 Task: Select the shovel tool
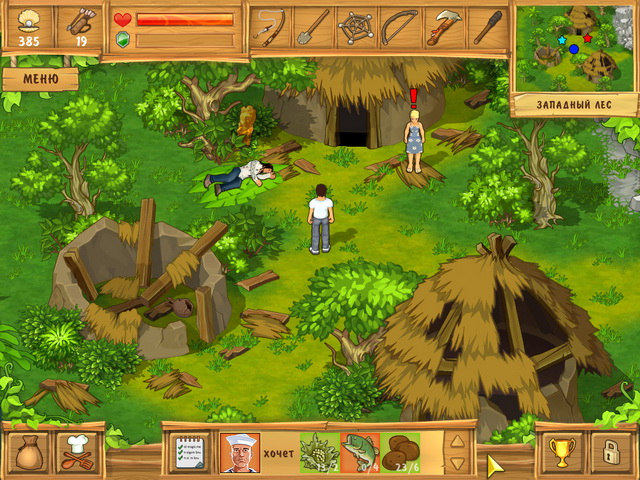(312, 26)
